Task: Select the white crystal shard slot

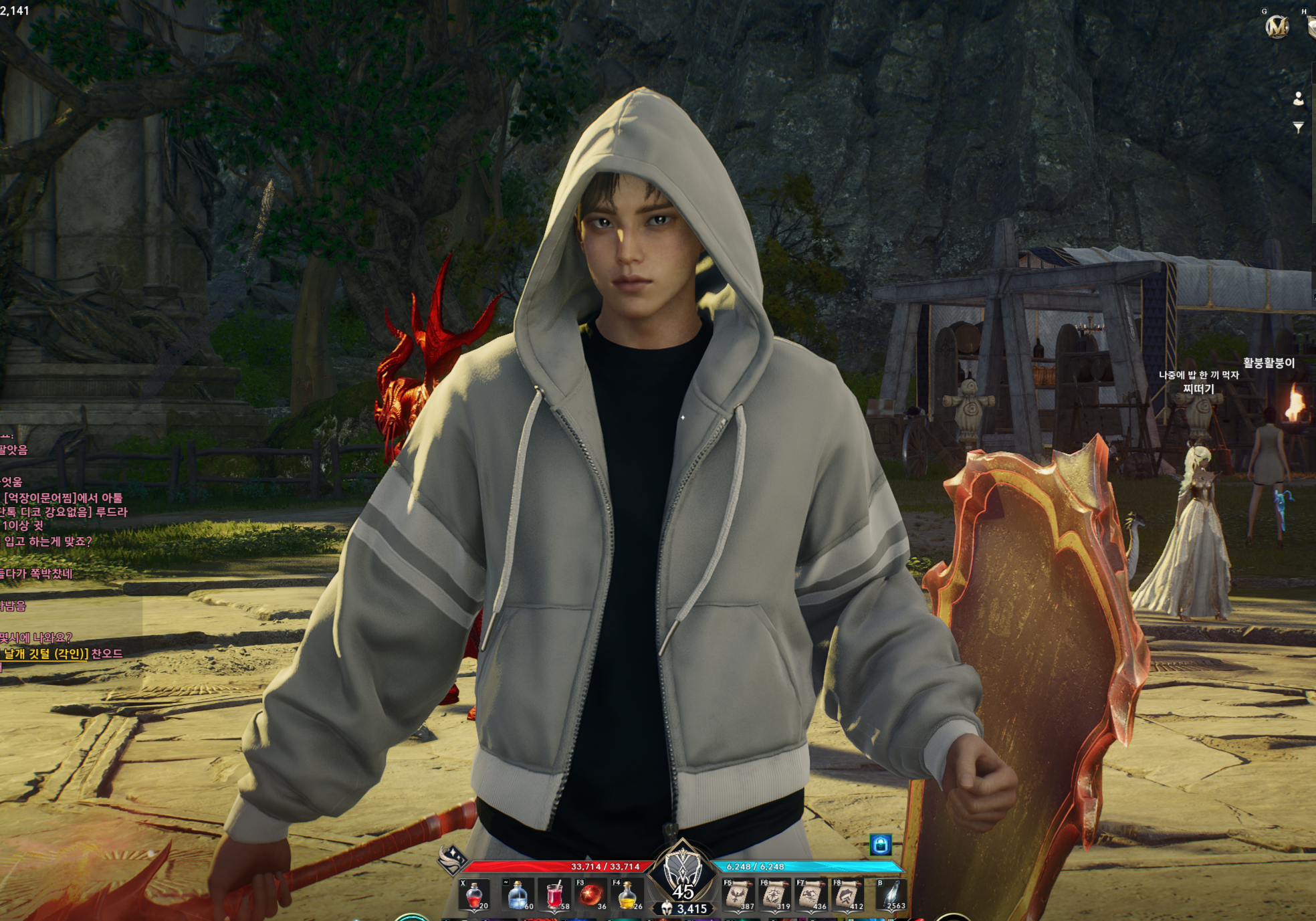Action: point(892,895)
